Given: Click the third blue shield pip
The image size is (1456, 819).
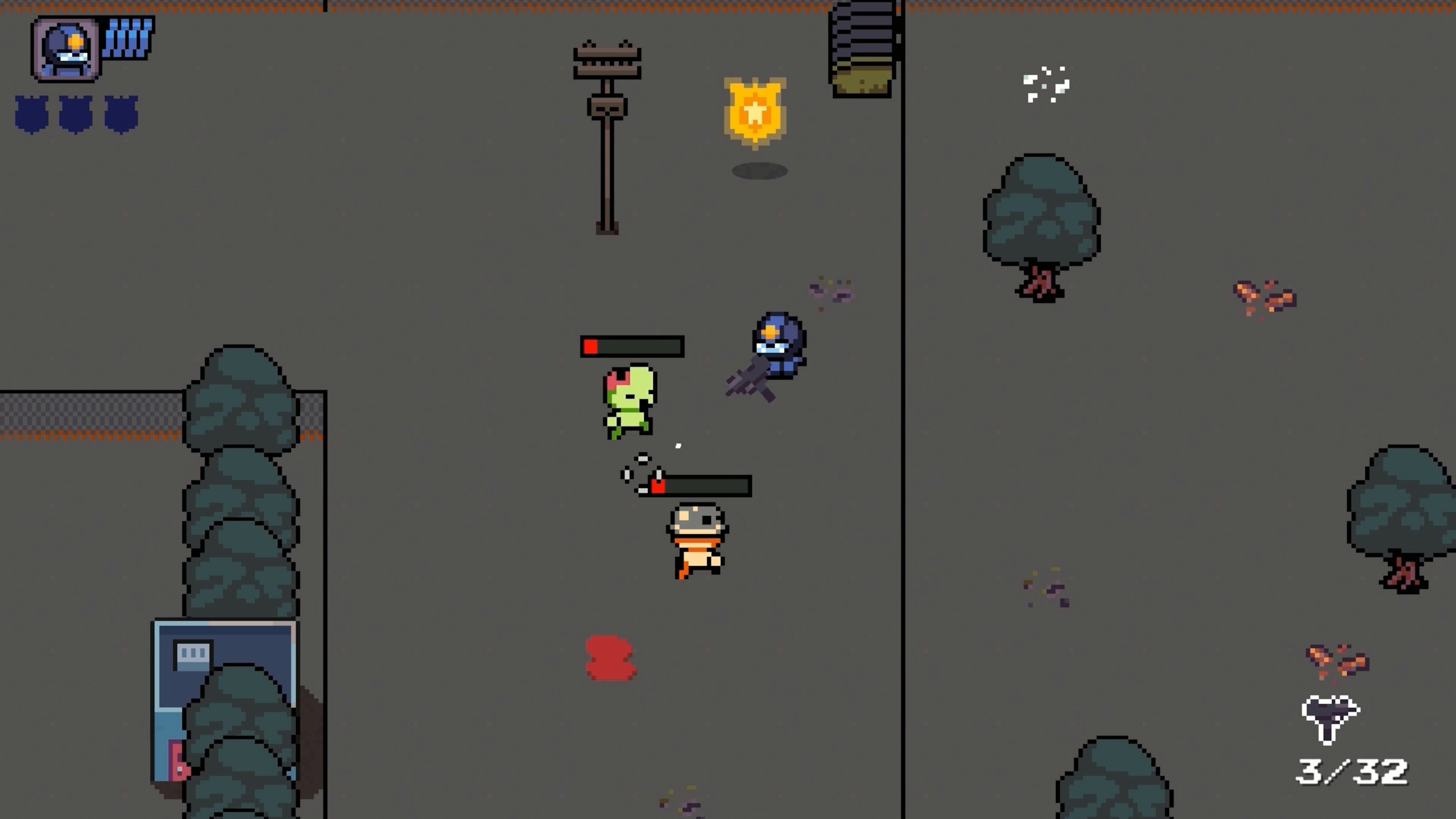Looking at the screenshot, I should 121,113.
